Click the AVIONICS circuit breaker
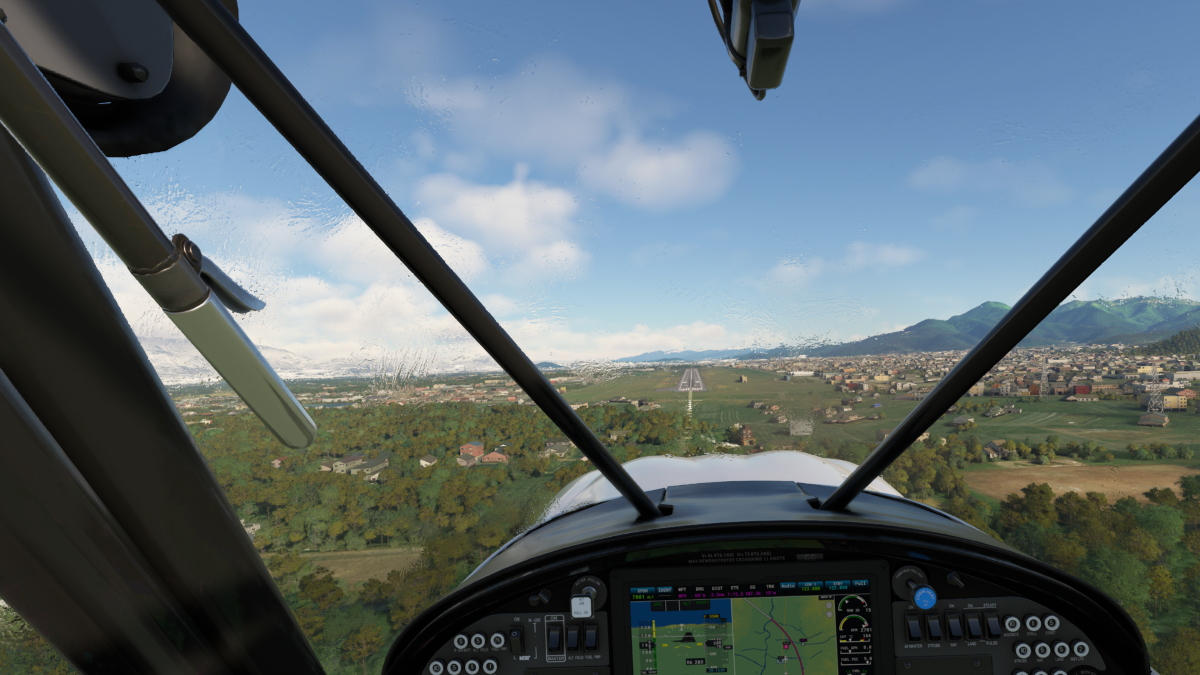The image size is (1200, 675). 1012,623
